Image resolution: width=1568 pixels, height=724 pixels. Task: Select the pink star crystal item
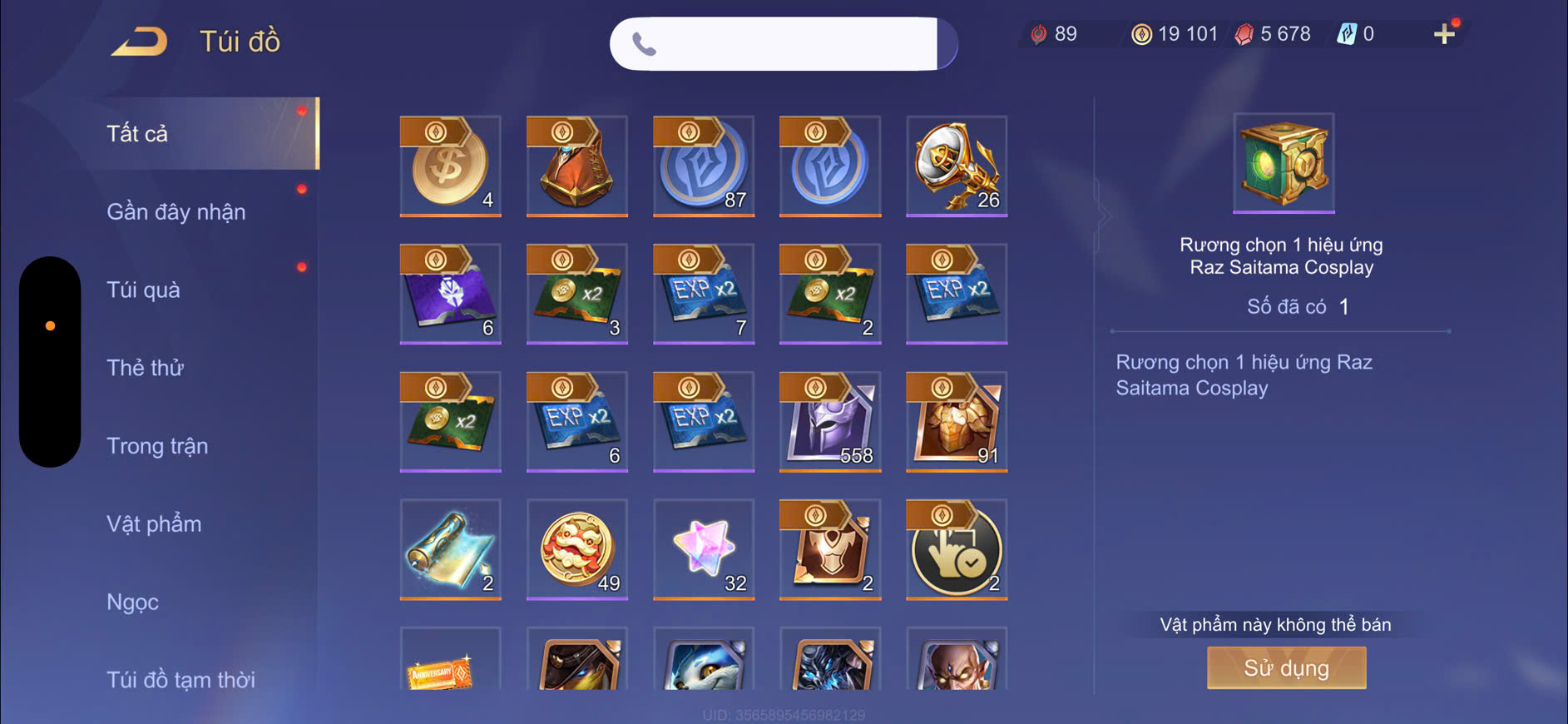pos(704,548)
